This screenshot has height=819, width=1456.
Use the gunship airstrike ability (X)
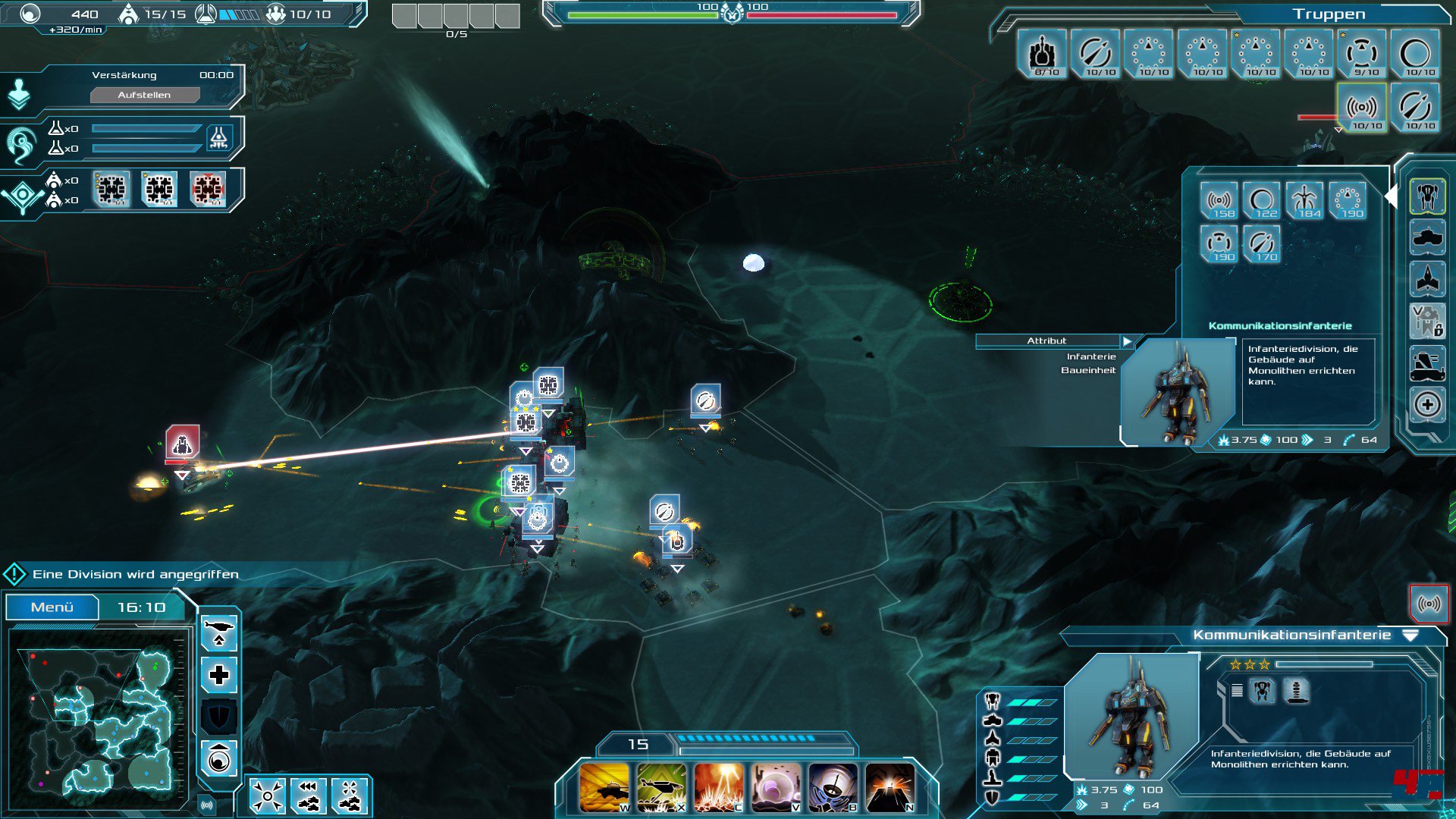tap(661, 788)
